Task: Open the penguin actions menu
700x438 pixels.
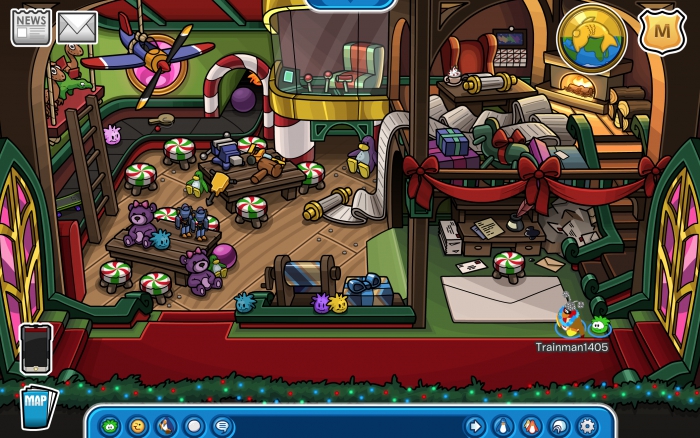Action: (x=166, y=425)
